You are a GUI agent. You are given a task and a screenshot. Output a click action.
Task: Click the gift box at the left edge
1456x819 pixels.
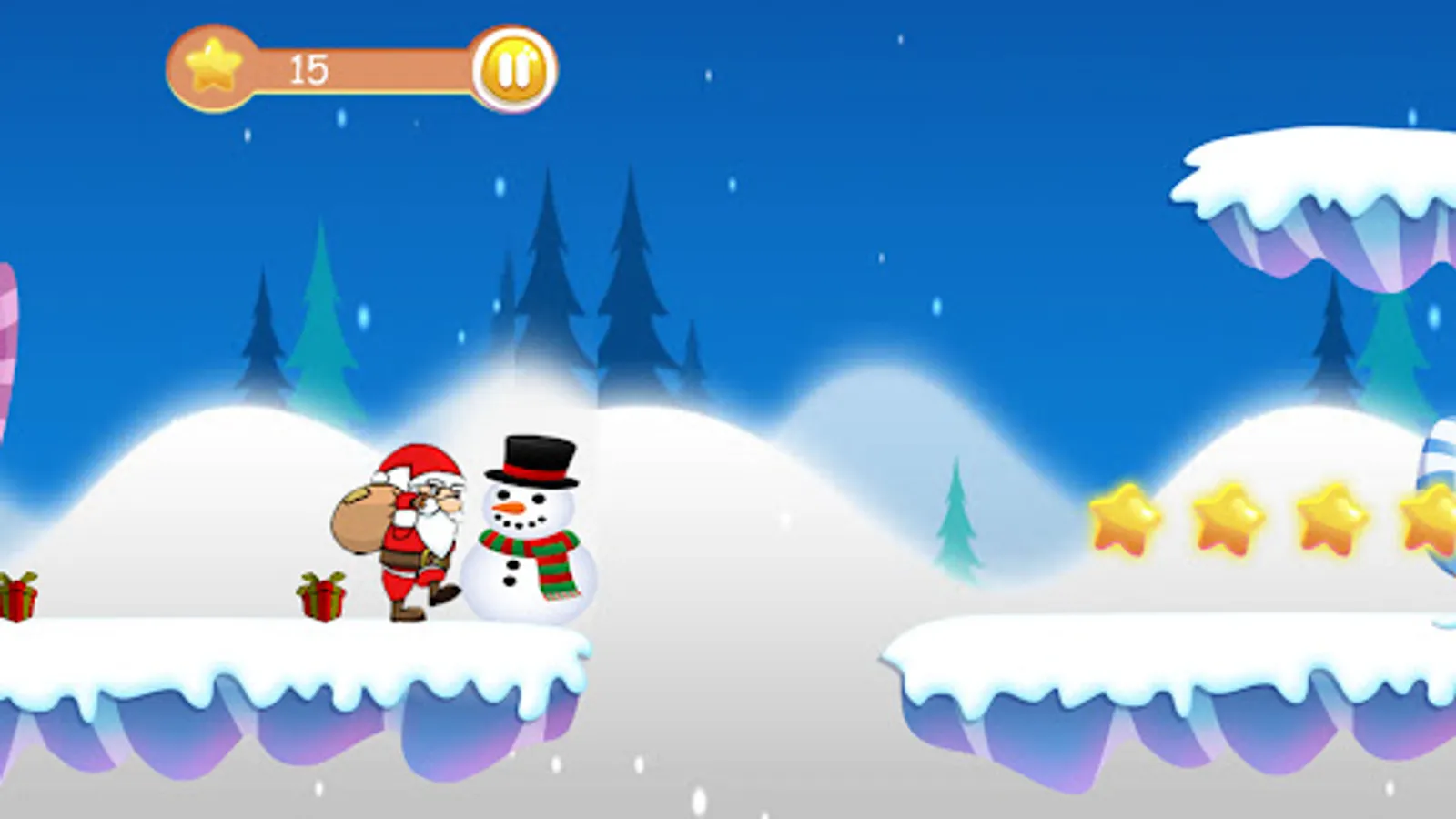click(16, 599)
